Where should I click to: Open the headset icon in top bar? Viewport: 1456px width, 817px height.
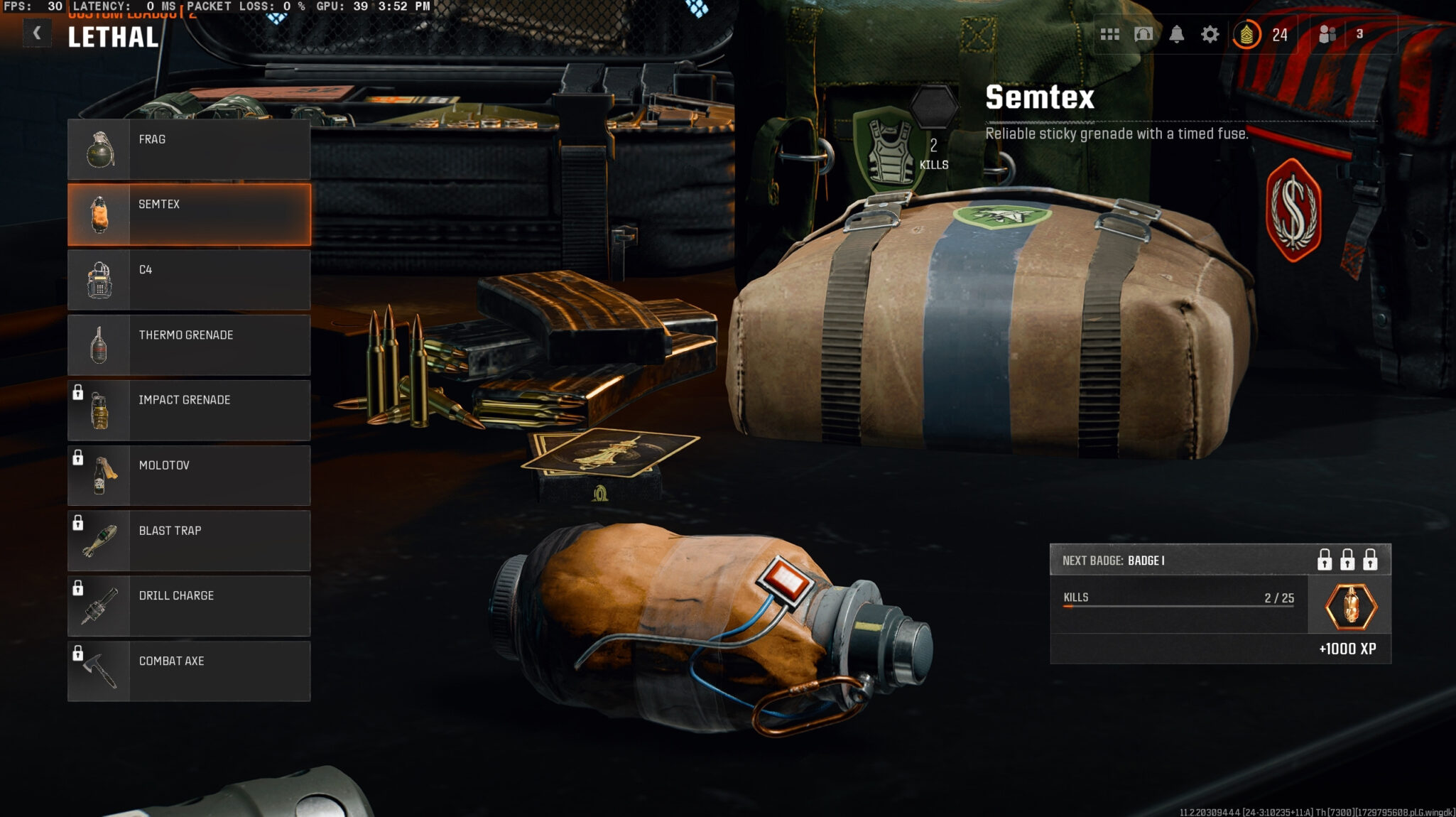coord(1143,34)
